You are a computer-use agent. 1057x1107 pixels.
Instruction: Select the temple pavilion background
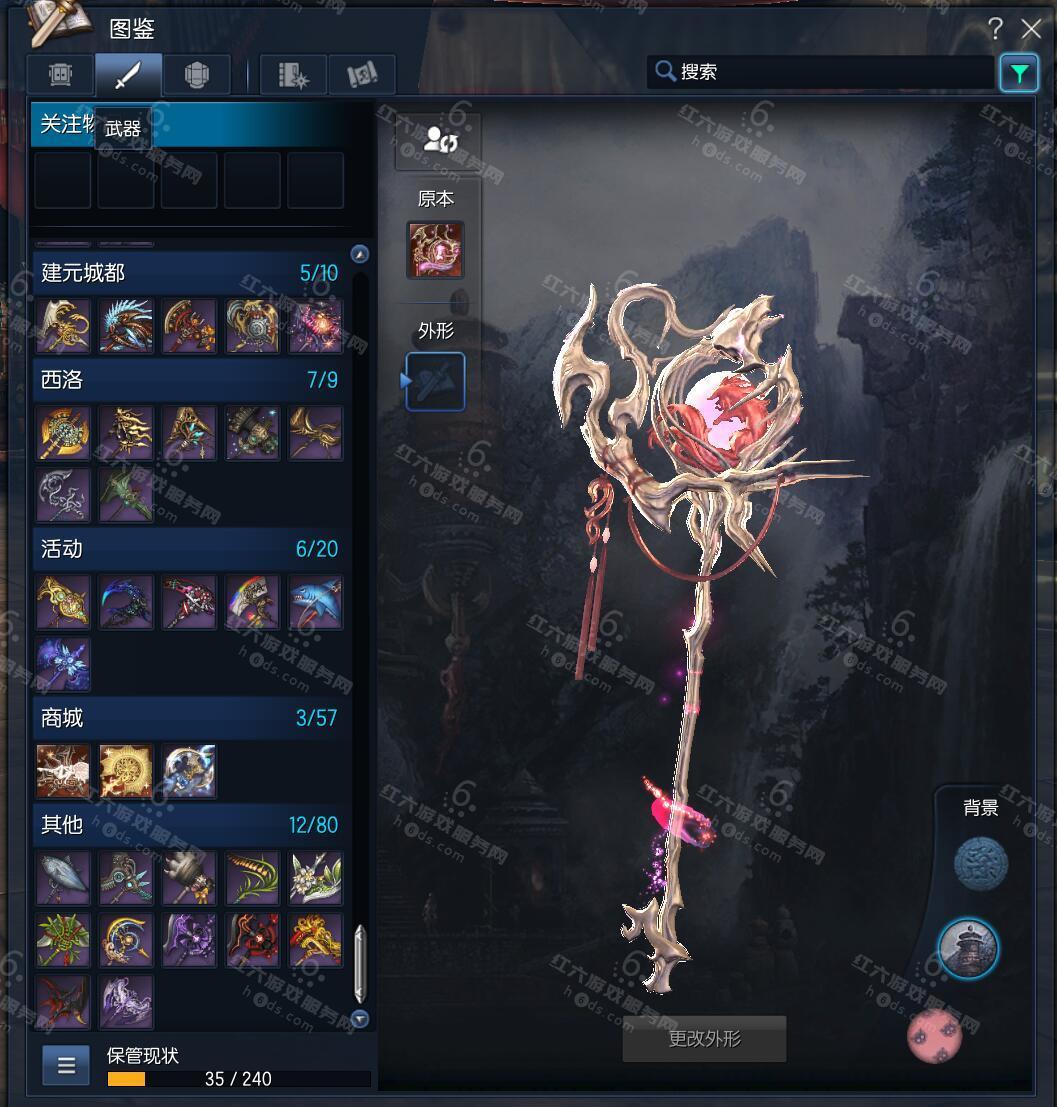pos(968,949)
